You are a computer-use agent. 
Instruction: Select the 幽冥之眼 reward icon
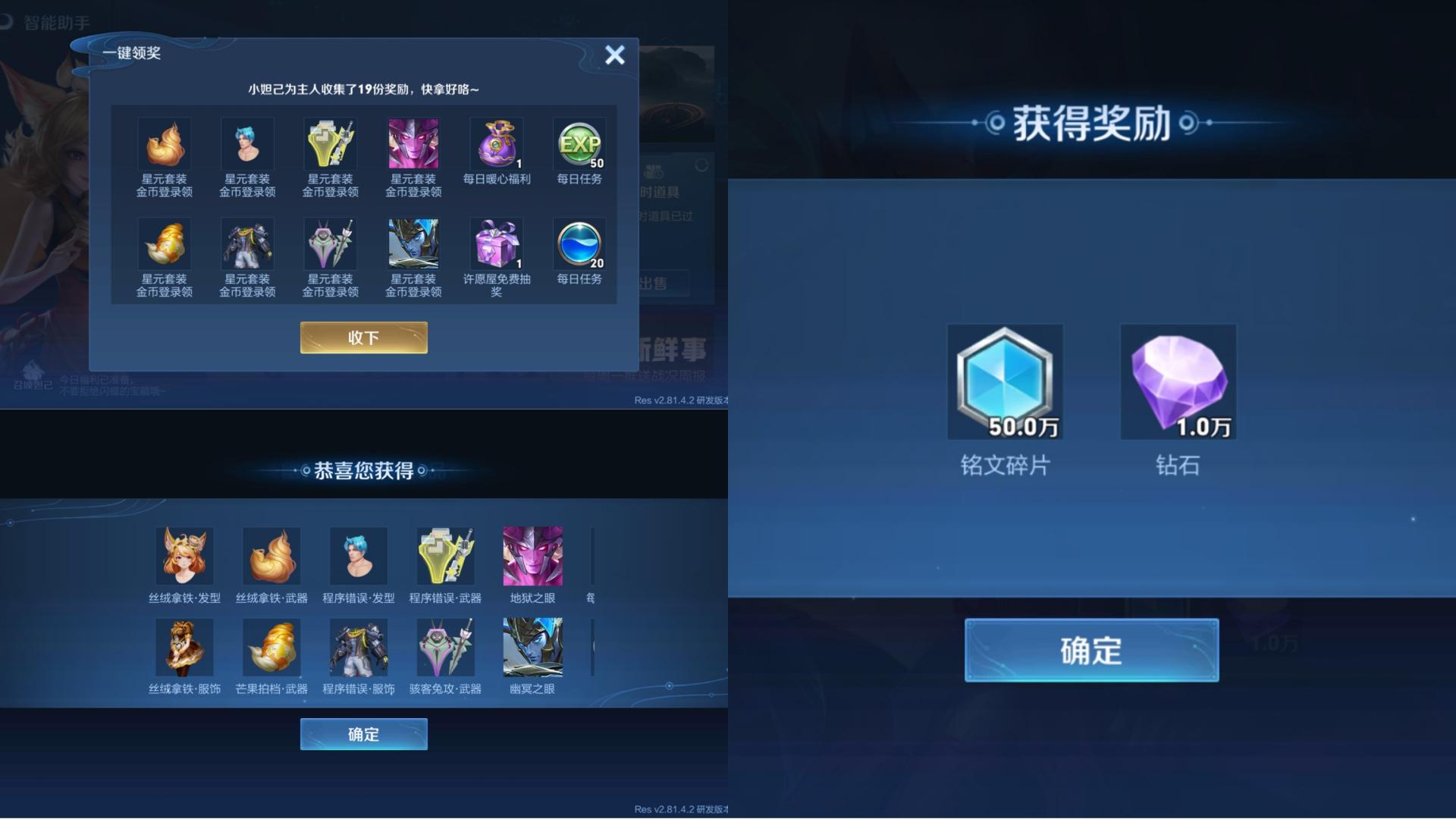tap(532, 647)
